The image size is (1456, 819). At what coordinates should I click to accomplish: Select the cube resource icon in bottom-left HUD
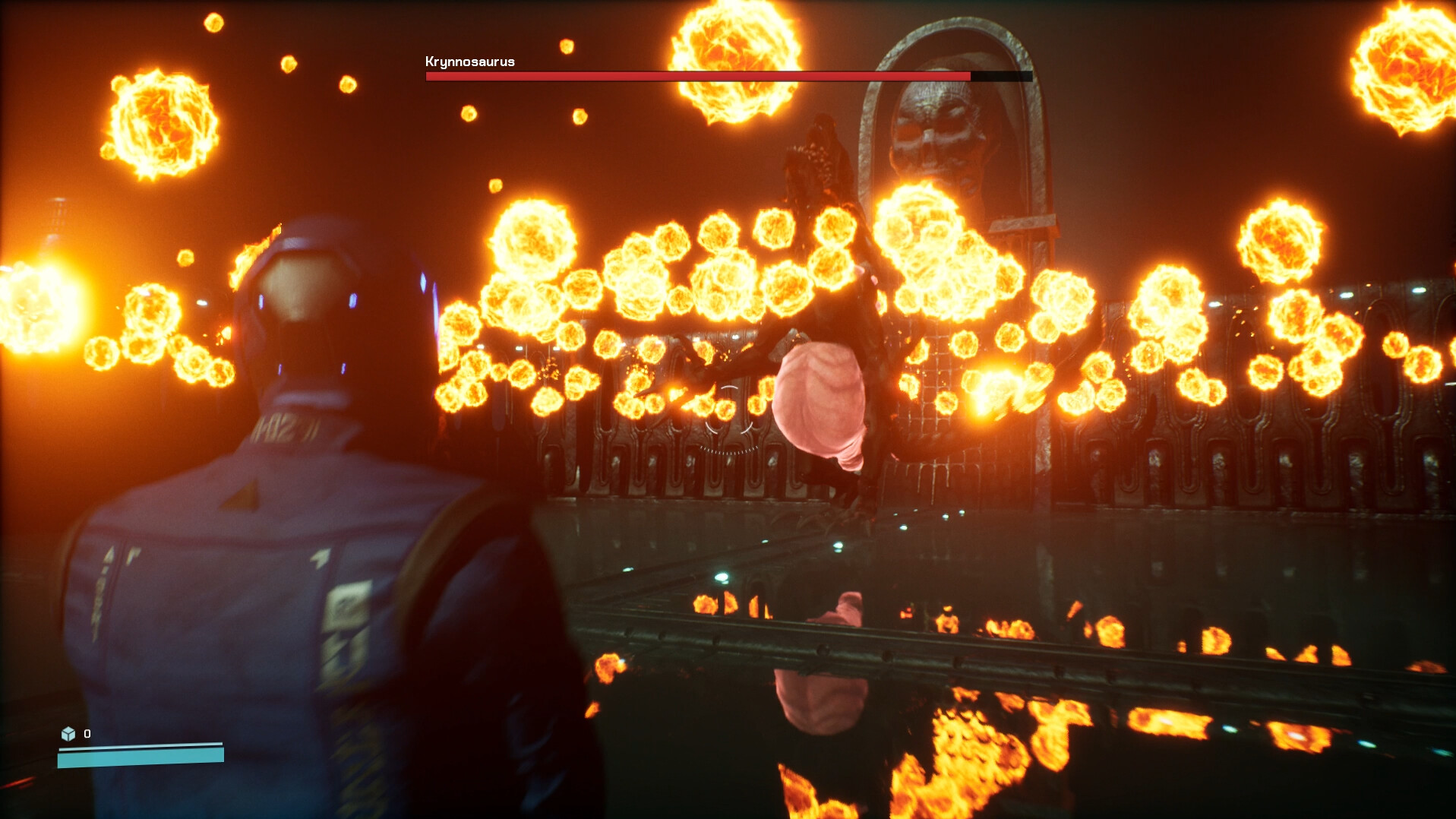click(69, 734)
